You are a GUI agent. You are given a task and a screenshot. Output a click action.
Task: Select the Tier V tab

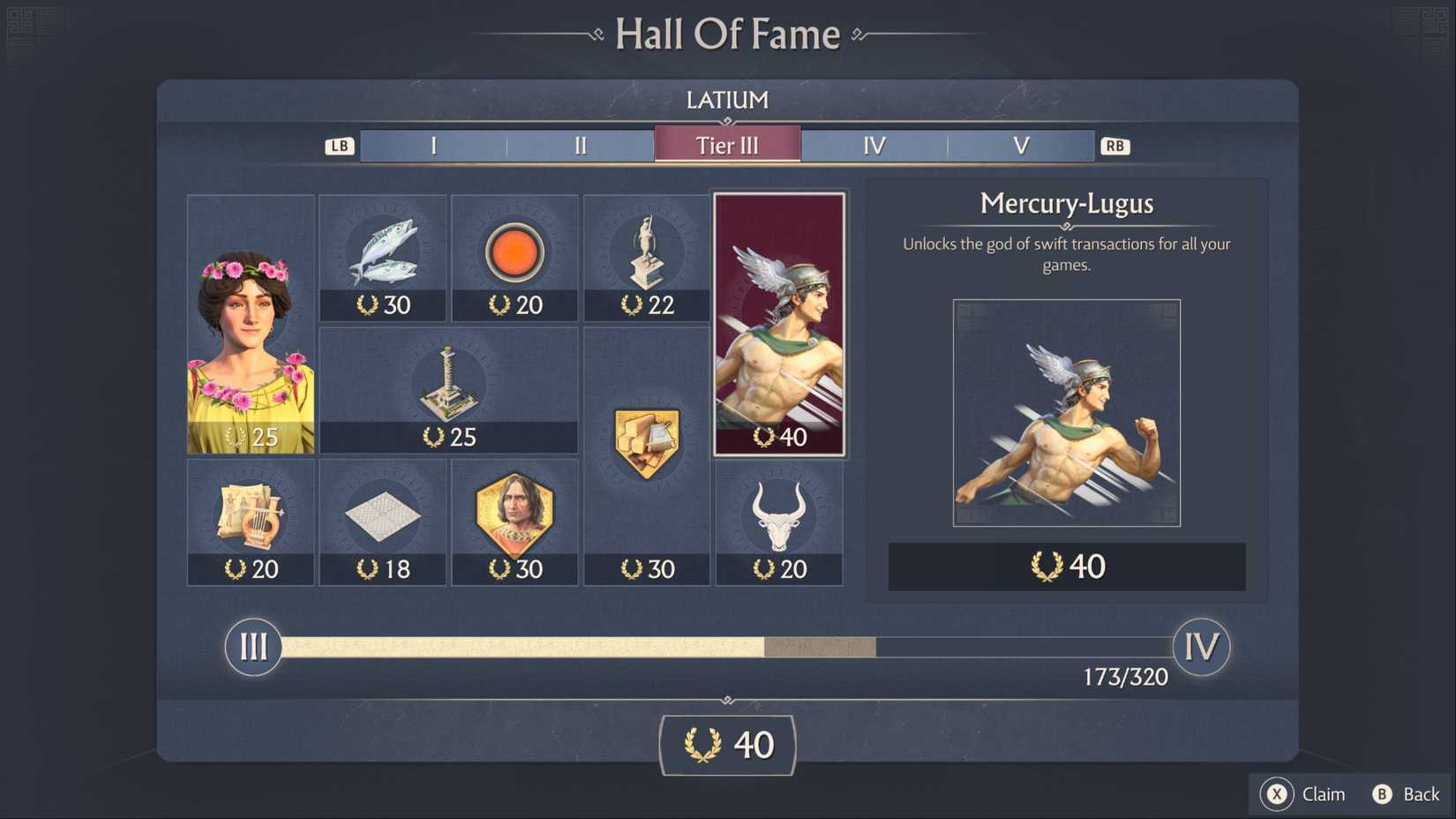1021,145
